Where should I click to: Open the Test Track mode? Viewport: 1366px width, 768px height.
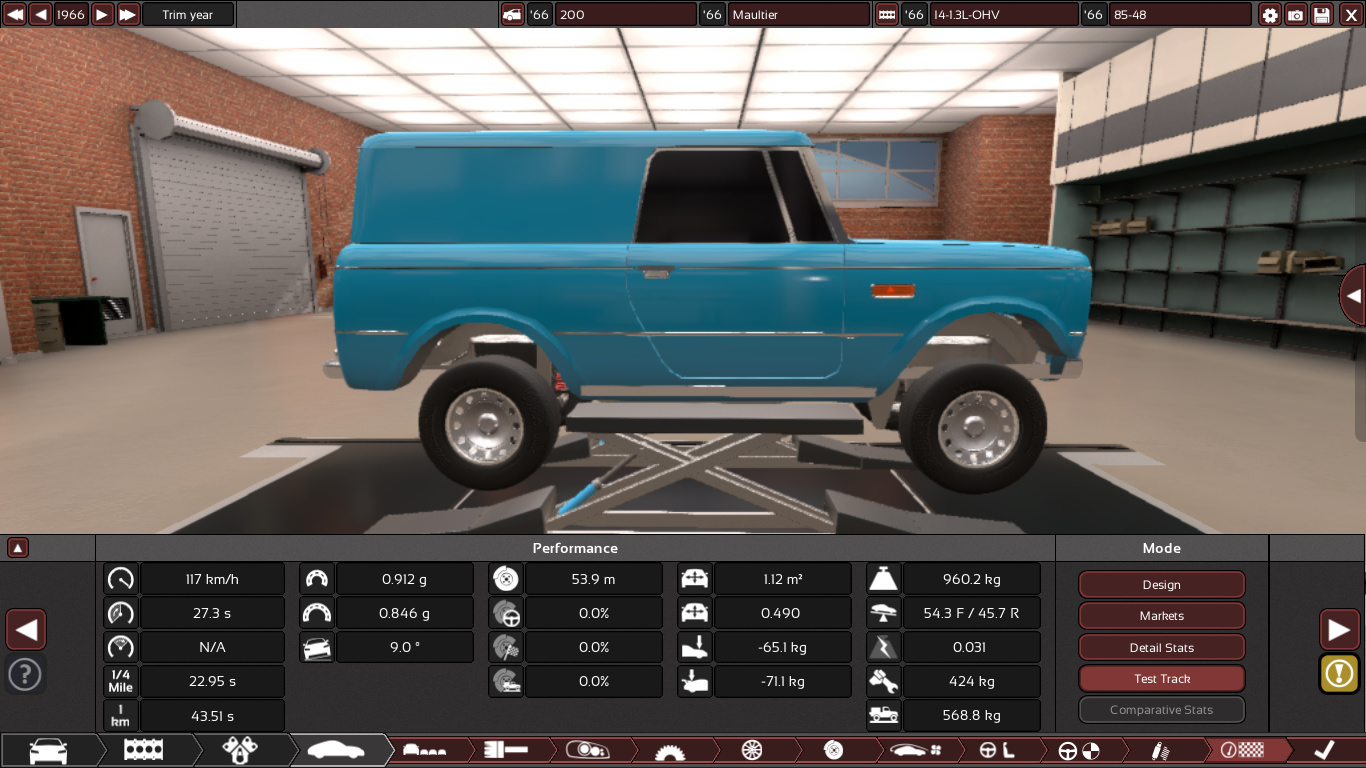tap(1161, 679)
